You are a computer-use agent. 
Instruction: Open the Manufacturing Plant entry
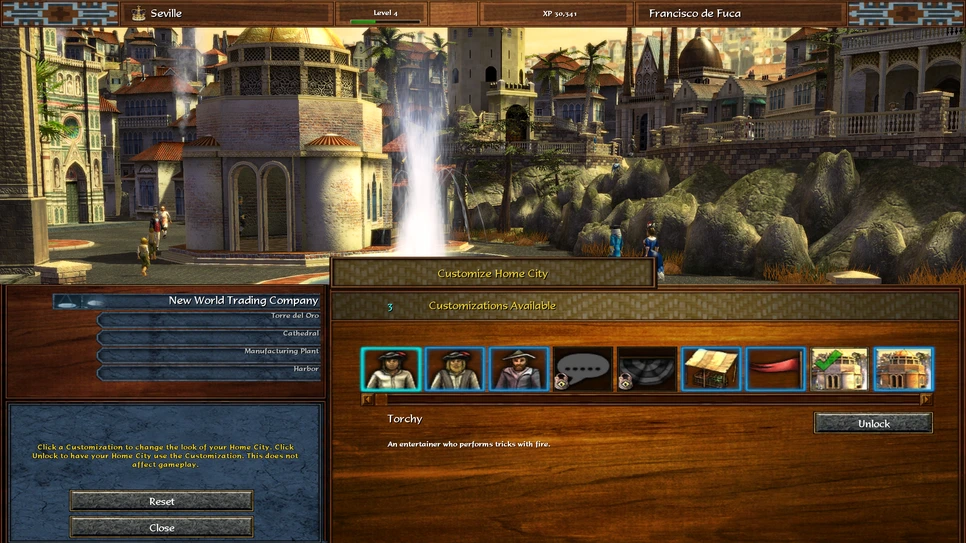pyautogui.click(x=209, y=351)
